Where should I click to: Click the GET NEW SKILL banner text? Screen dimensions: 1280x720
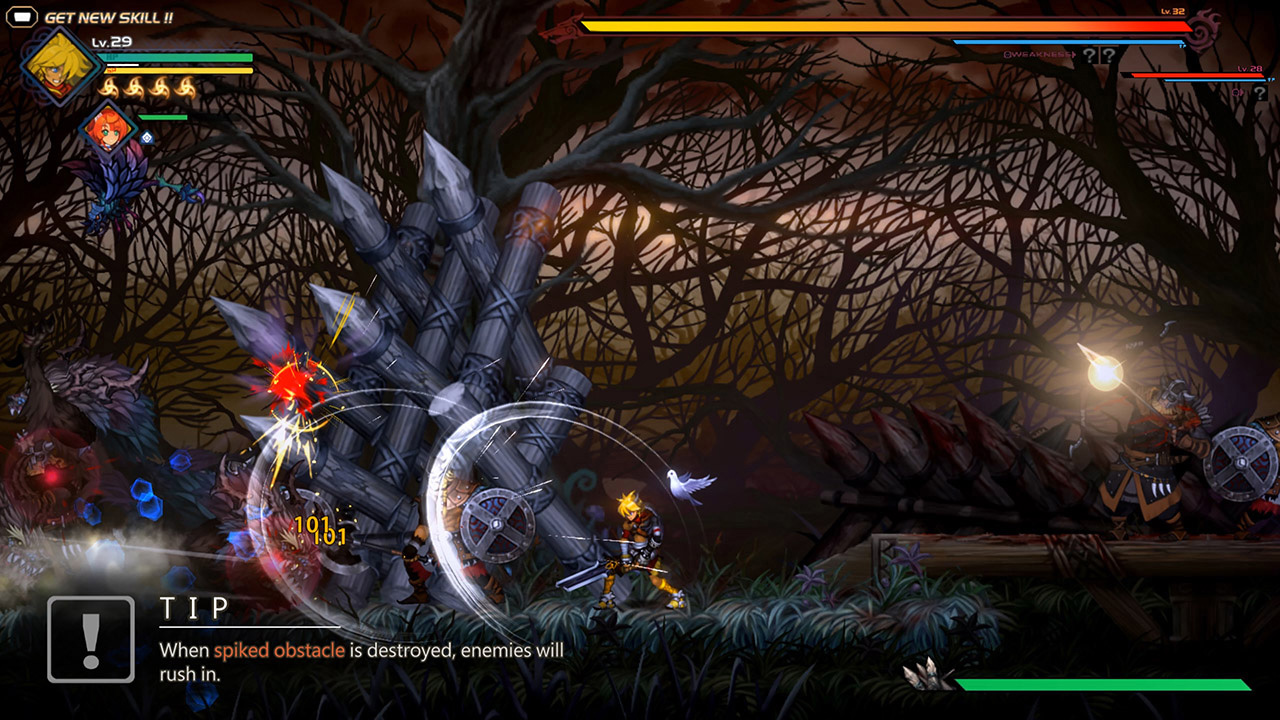tap(108, 16)
